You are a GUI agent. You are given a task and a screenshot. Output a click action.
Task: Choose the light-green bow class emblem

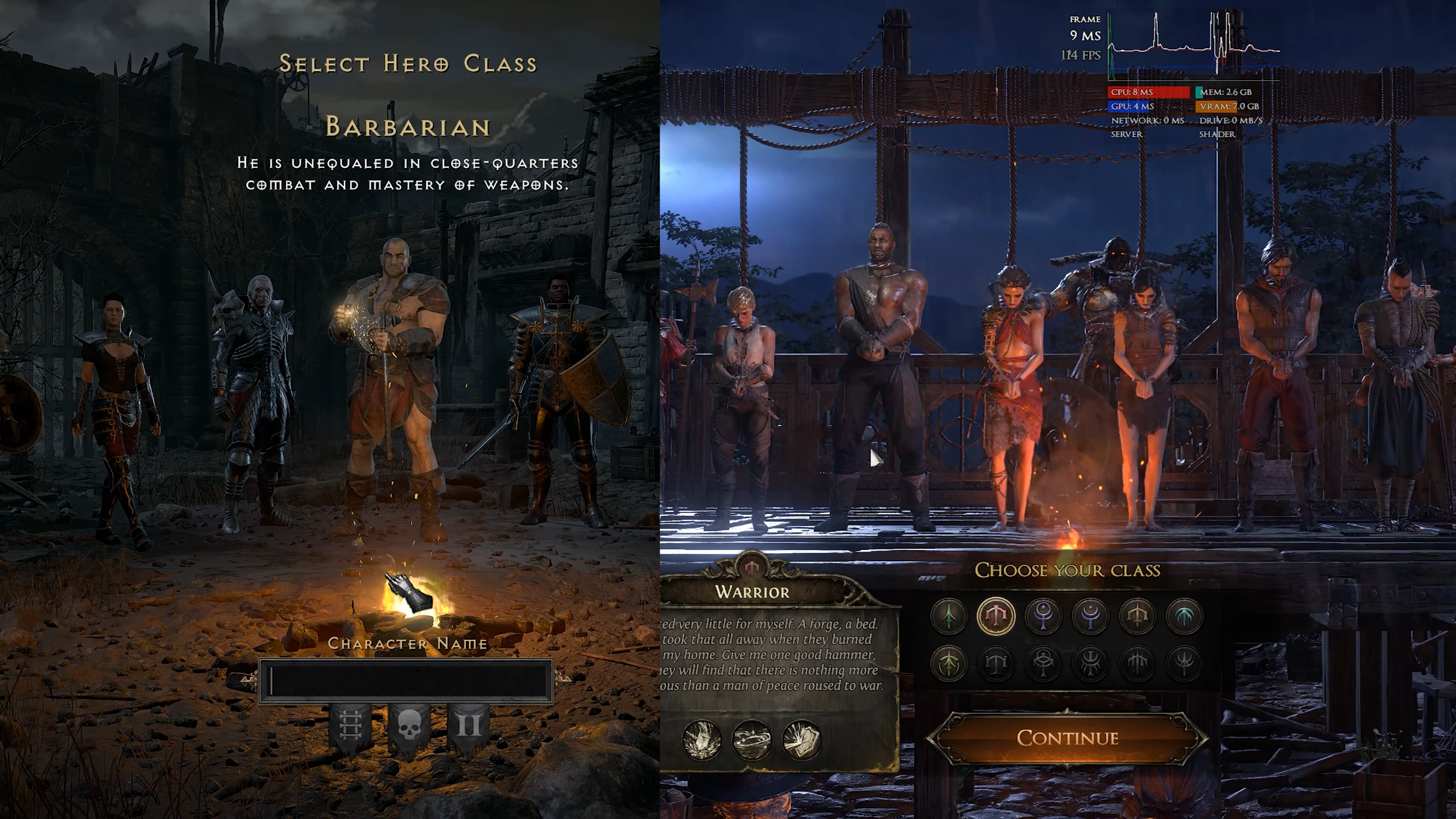(948, 663)
